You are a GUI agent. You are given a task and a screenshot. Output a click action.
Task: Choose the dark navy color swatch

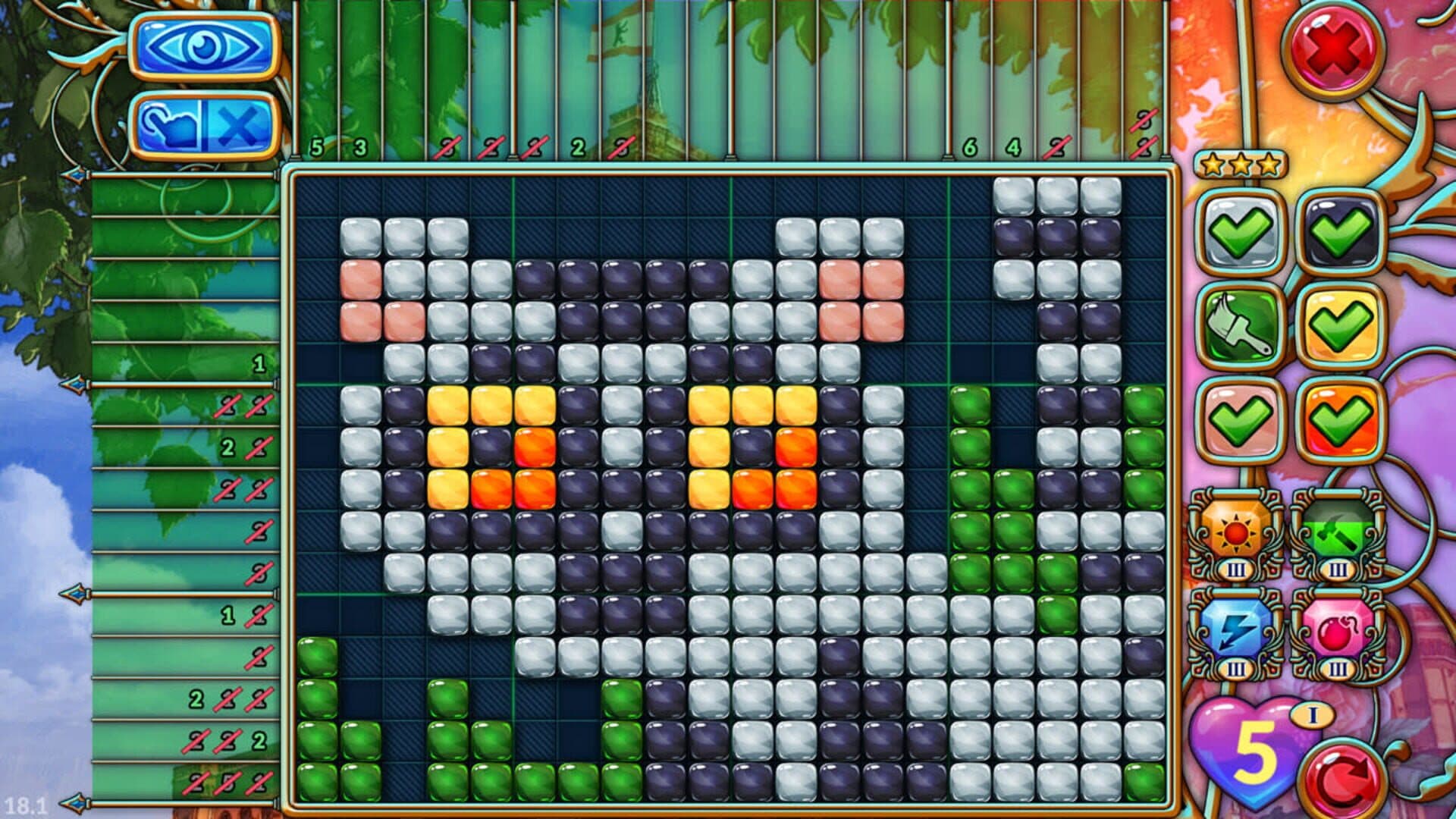[1340, 231]
